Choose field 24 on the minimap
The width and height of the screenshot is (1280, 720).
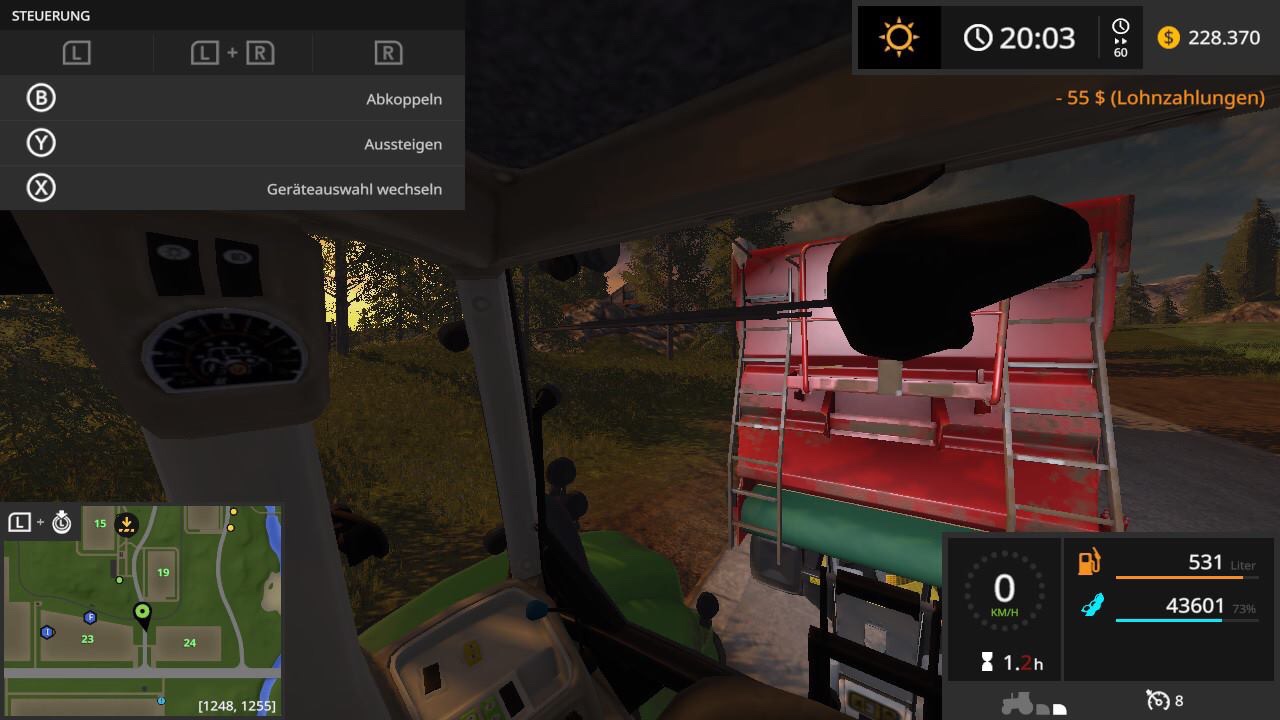(x=189, y=643)
